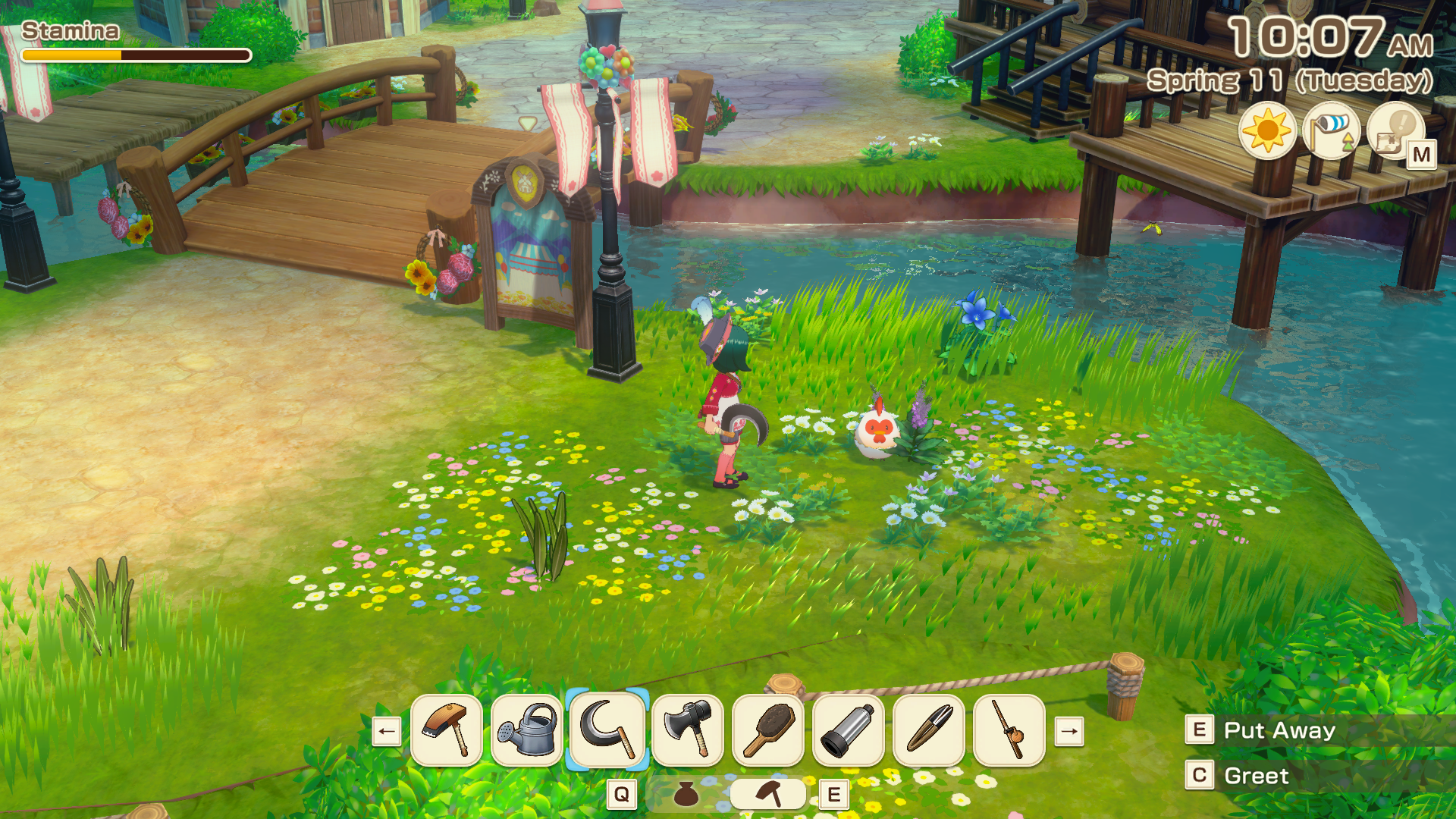Equip the shears from the hotbar
The image size is (1456, 819).
tap(929, 730)
